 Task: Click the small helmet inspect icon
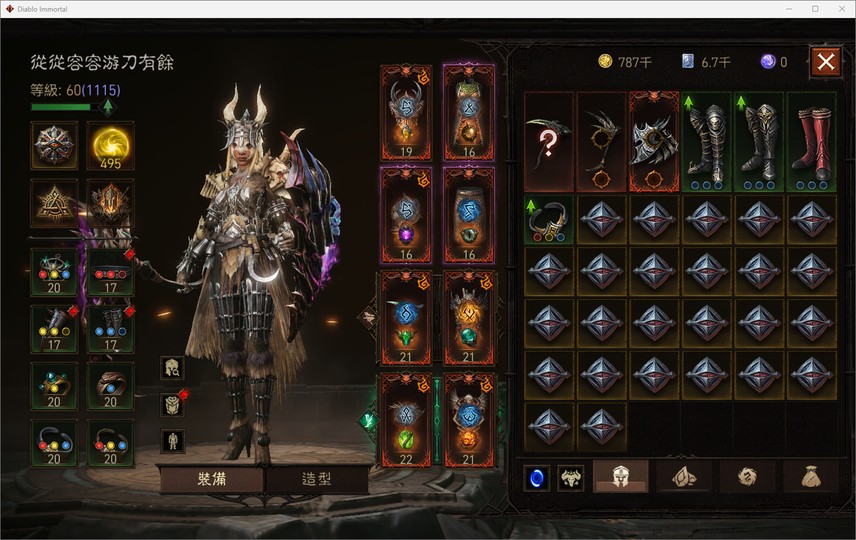172,368
